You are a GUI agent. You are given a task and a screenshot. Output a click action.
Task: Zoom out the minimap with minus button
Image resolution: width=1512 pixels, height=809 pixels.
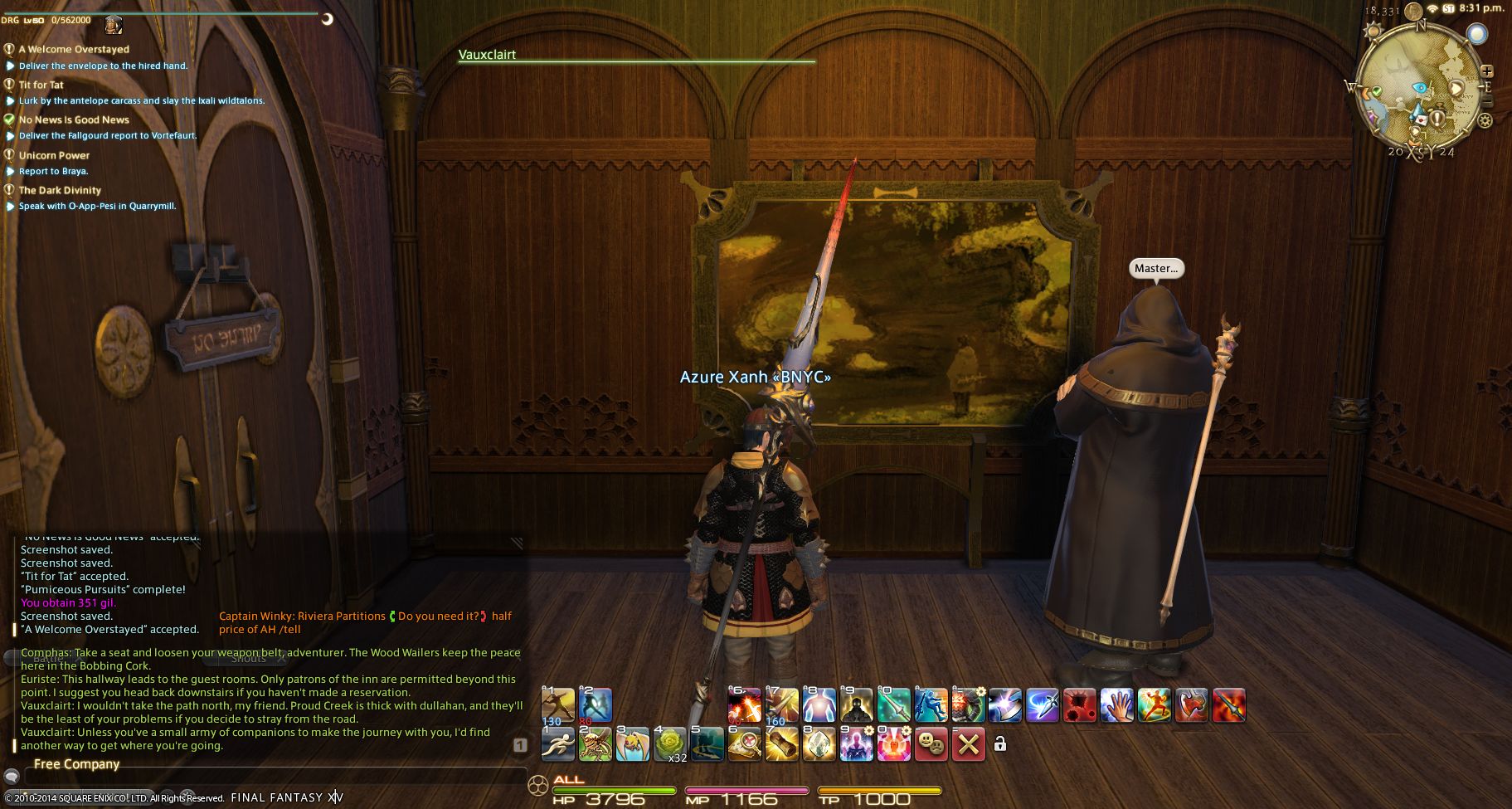coord(1486,102)
